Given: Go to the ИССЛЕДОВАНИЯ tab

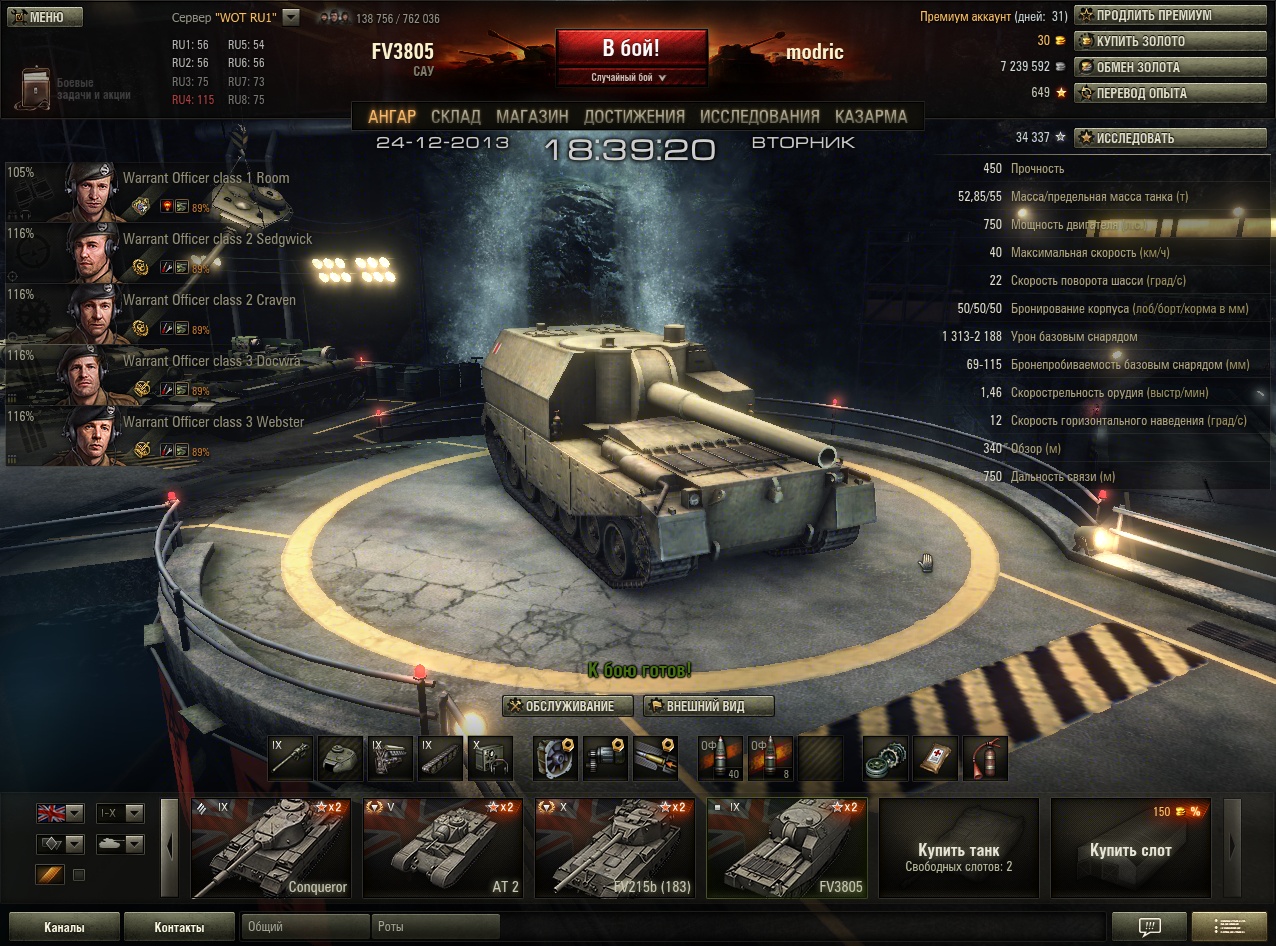Looking at the screenshot, I should point(759,116).
